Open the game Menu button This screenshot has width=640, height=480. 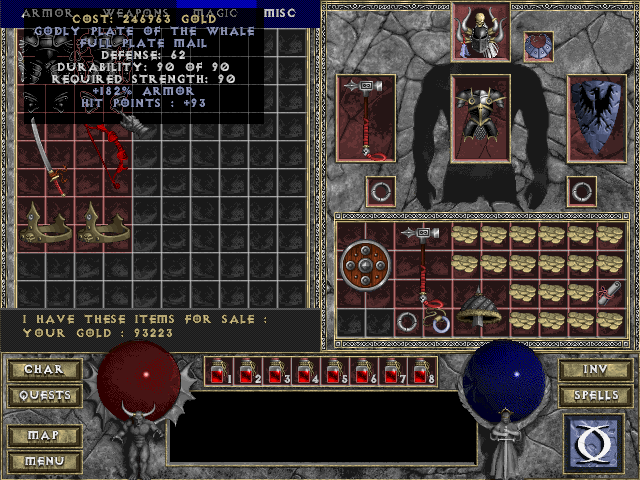coord(44,461)
